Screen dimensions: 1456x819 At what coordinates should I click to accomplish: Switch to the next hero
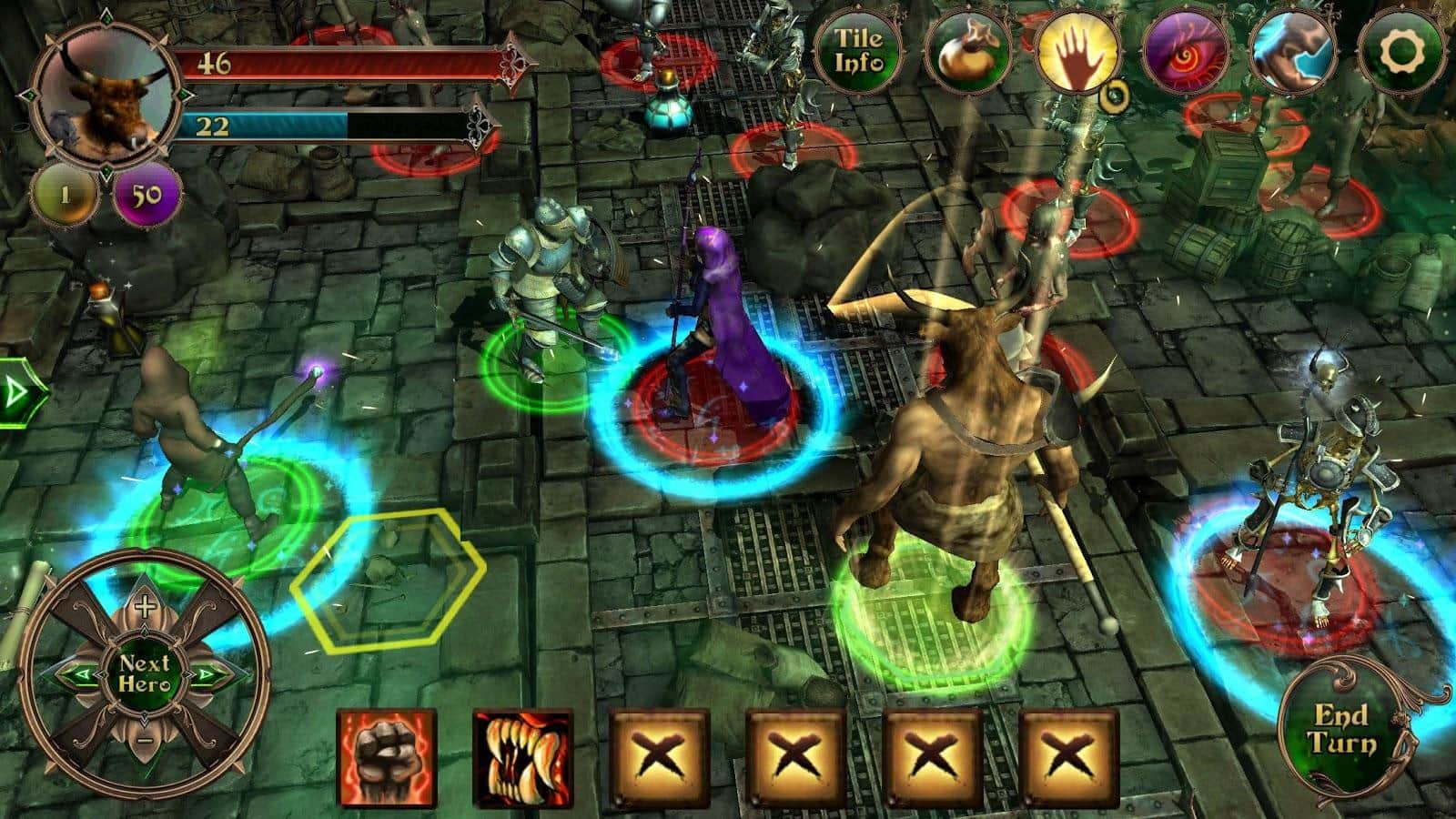pyautogui.click(x=145, y=674)
